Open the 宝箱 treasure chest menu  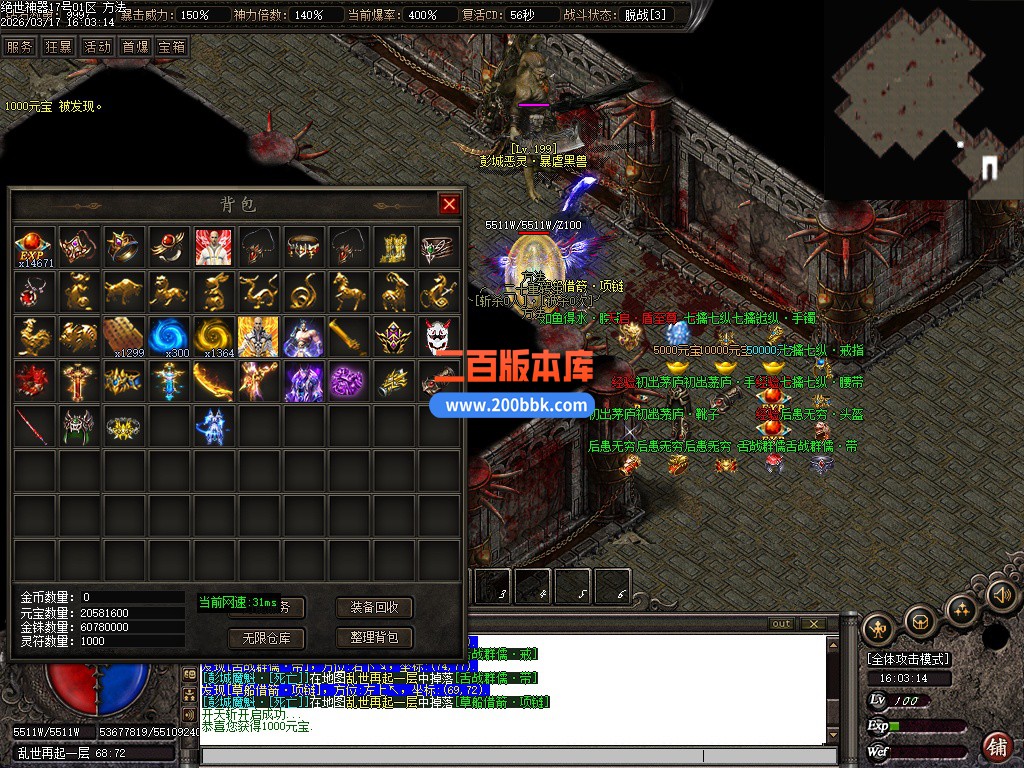pos(171,46)
